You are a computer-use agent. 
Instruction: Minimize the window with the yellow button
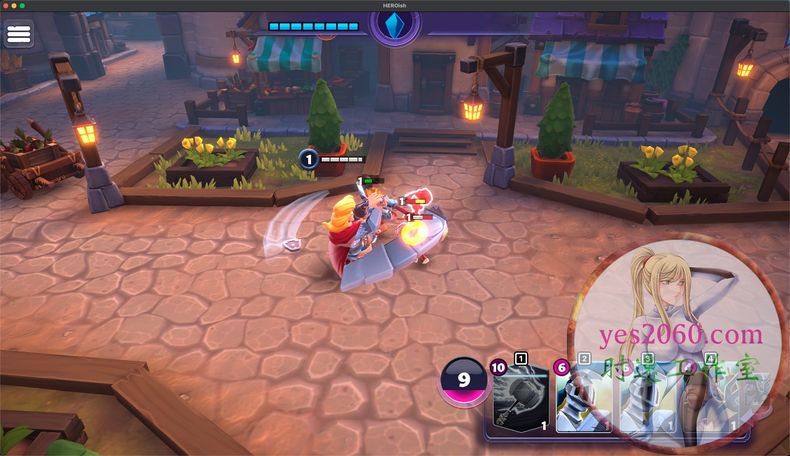click(x=14, y=5)
